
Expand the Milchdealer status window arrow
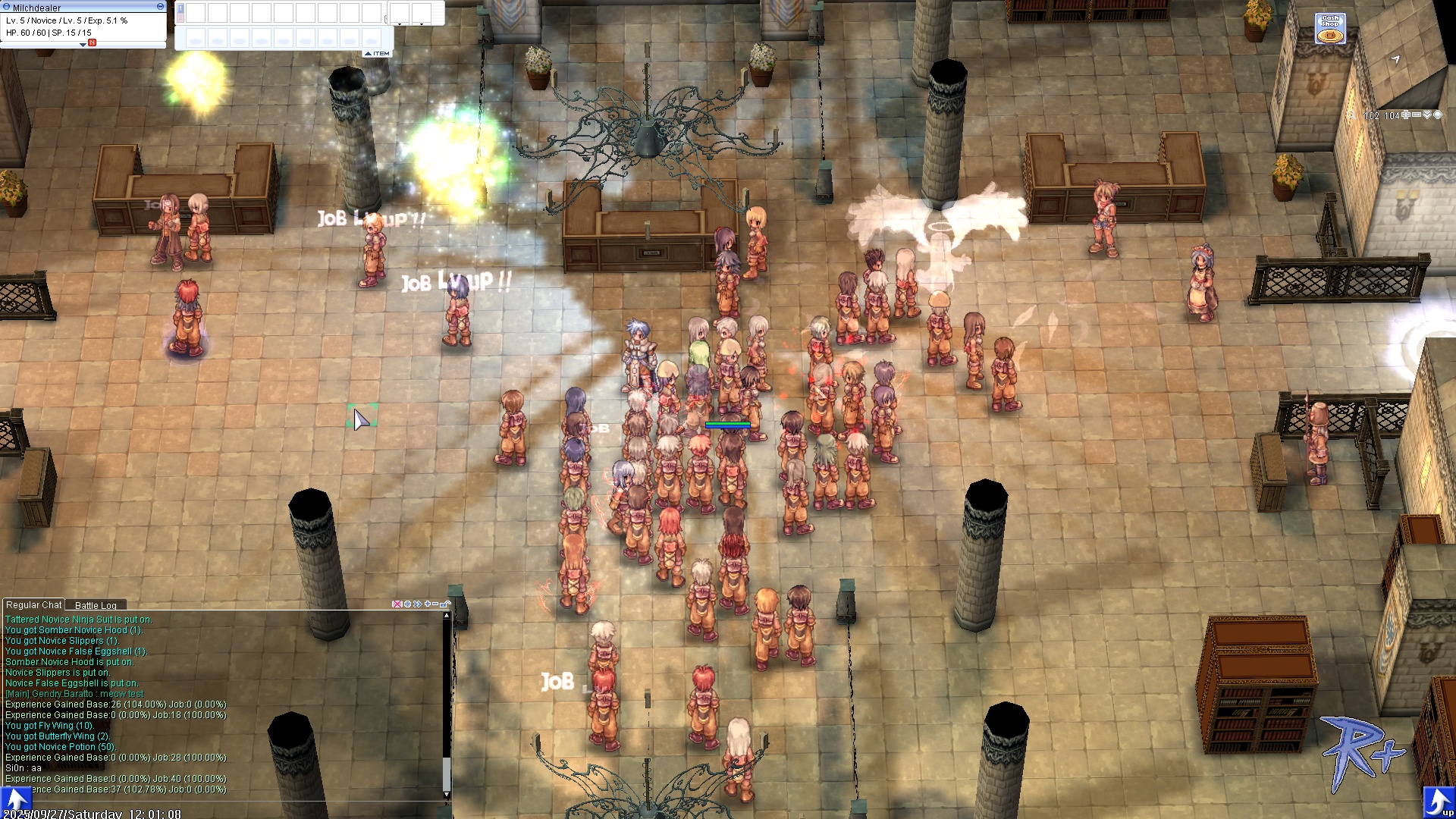[x=83, y=45]
